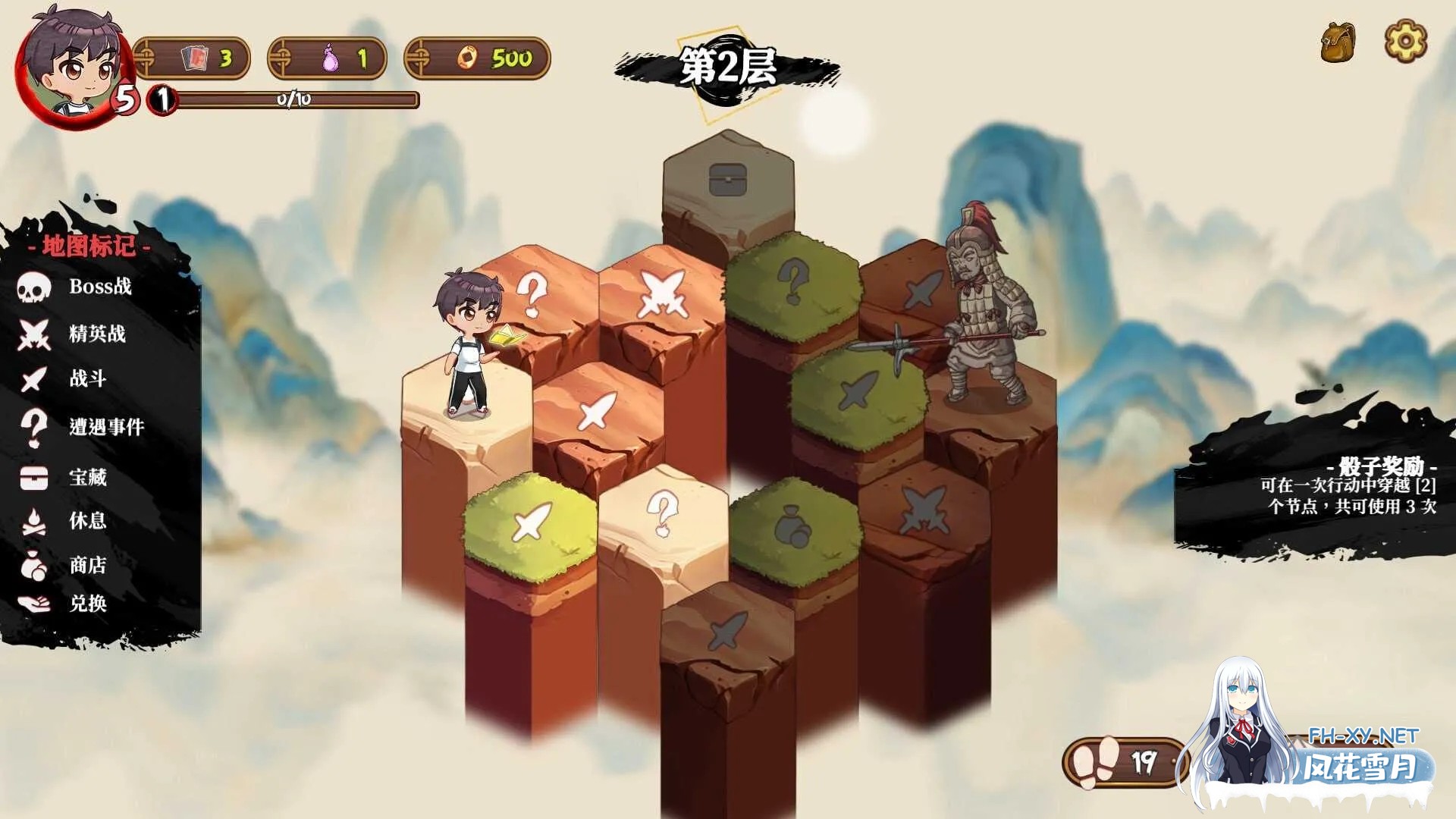Click the player character portrait
The height and width of the screenshot is (819, 1456).
click(72, 68)
